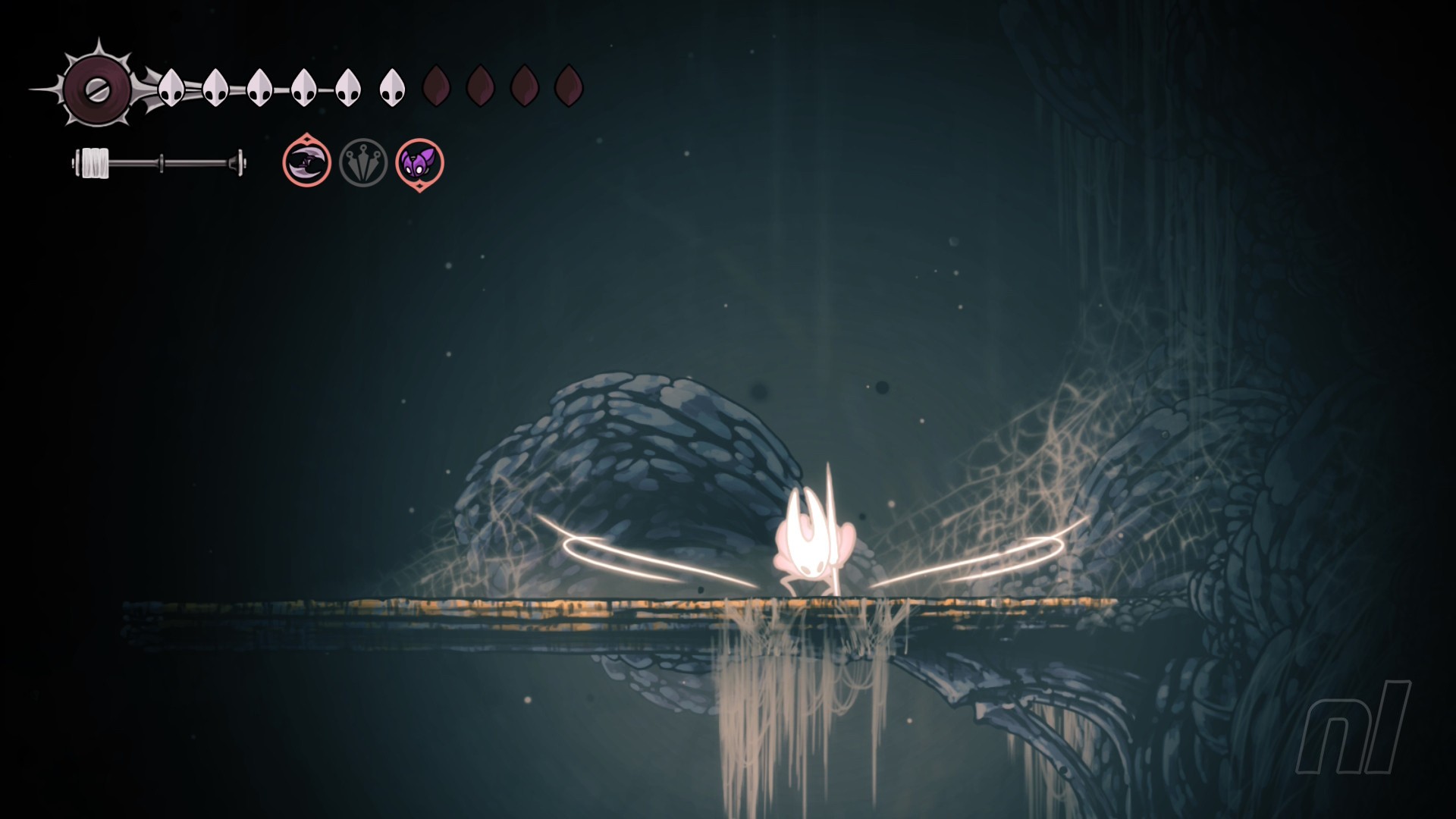Choose the greyed-out triple throwing knives icon
Viewport: 1456px width, 819px height.
coord(363,162)
